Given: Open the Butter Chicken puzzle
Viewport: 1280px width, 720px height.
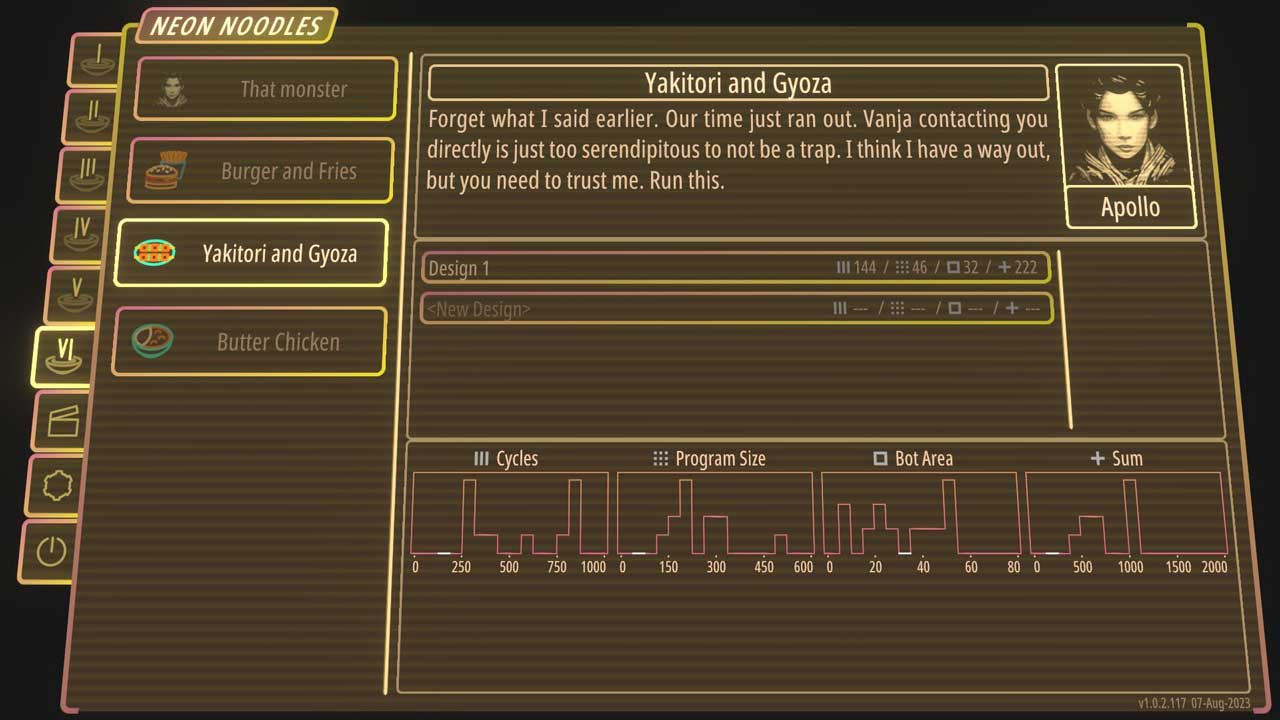Looking at the screenshot, I should pos(249,342).
